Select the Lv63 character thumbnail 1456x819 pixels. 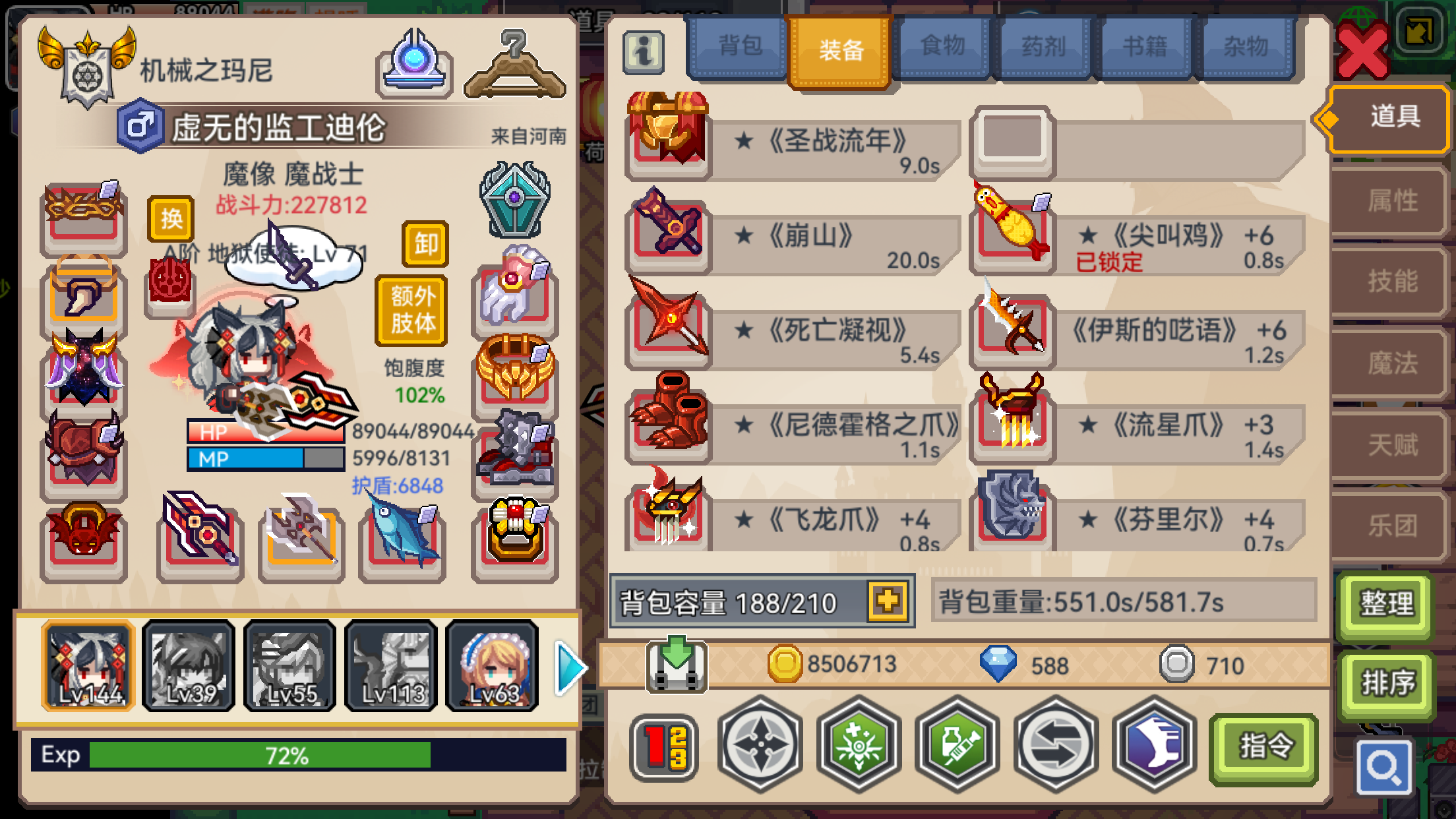pos(491,667)
